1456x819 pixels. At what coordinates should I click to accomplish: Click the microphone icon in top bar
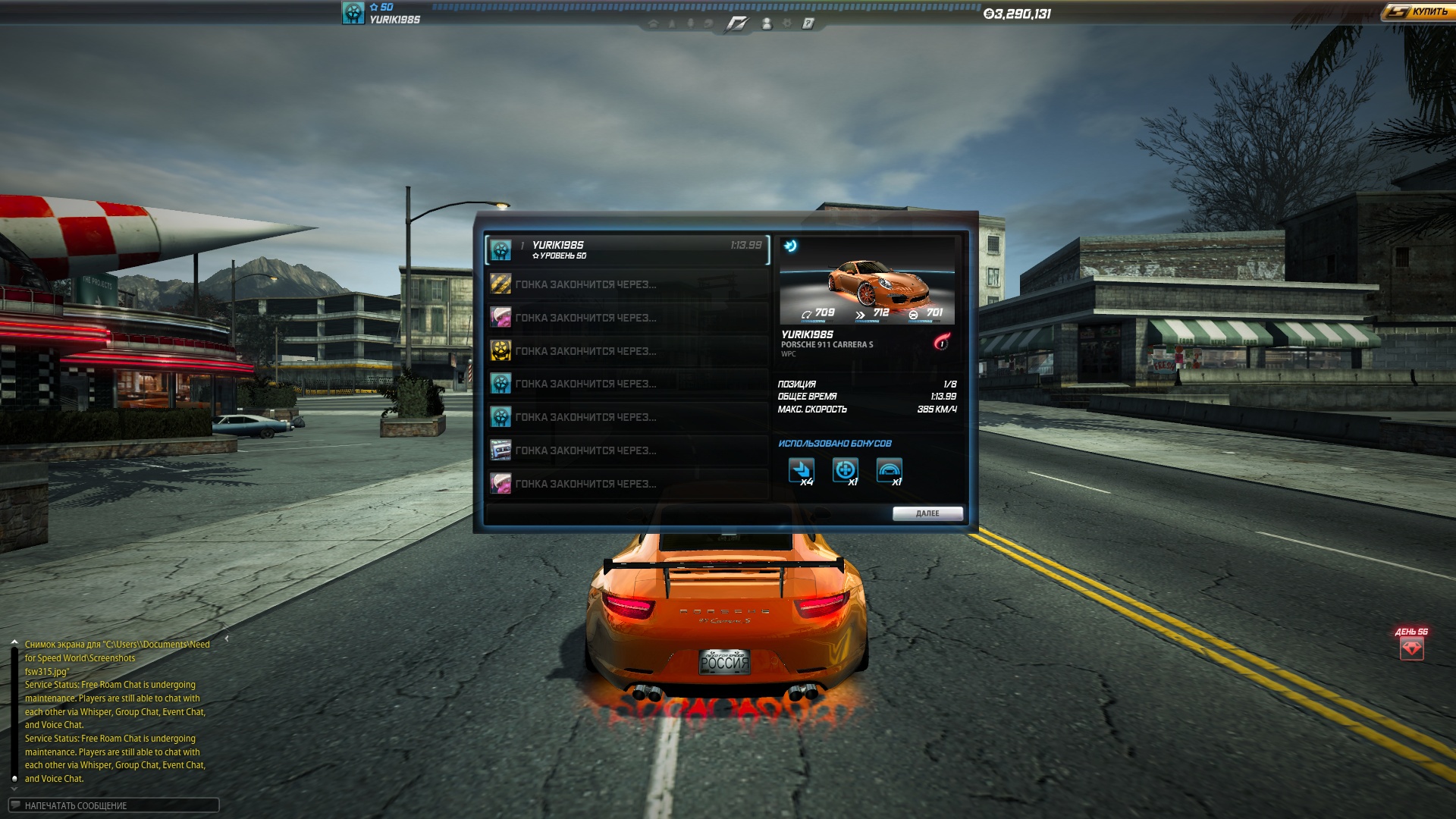click(x=690, y=24)
